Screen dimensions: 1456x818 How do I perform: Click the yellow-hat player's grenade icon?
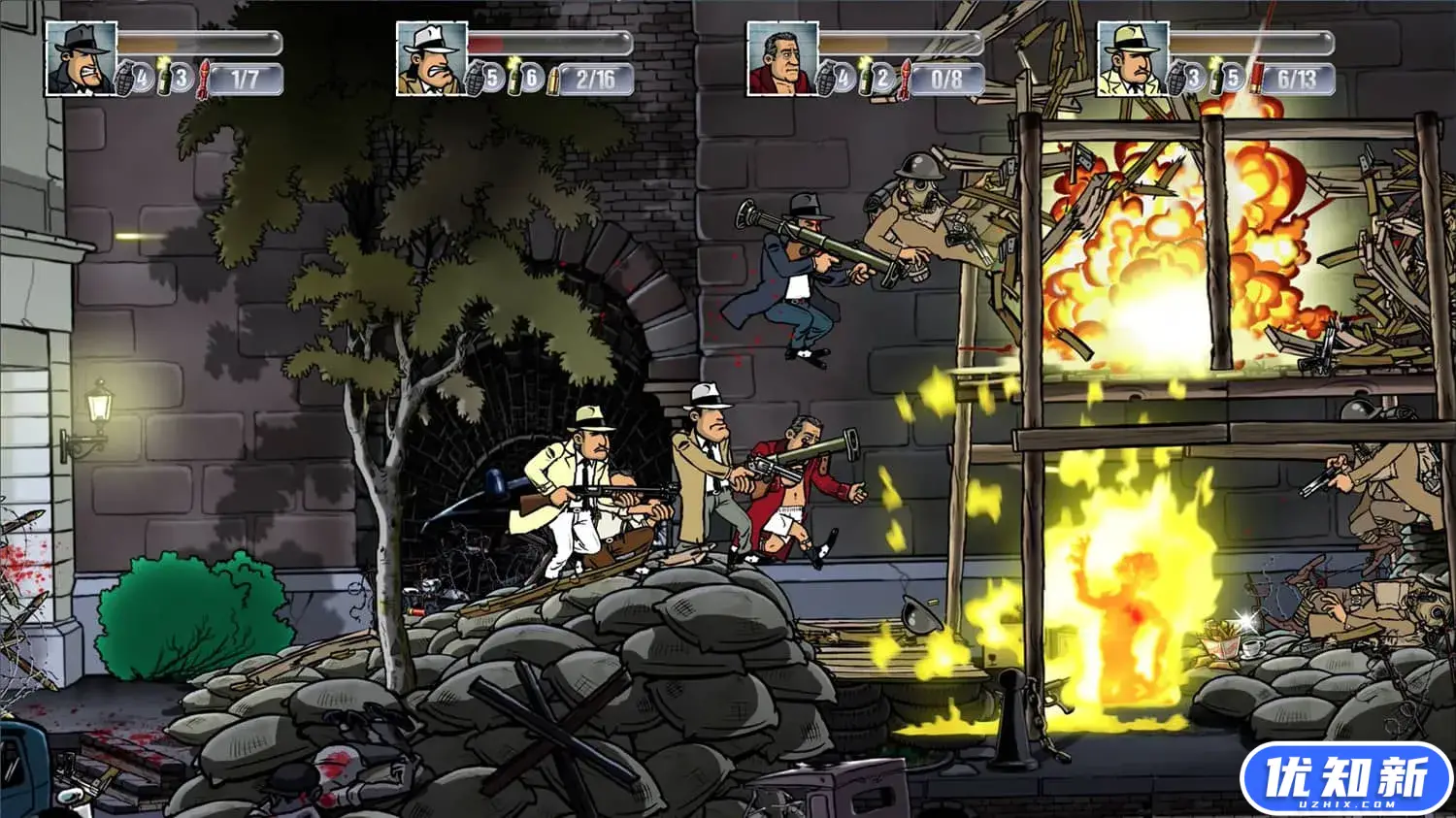(1179, 78)
